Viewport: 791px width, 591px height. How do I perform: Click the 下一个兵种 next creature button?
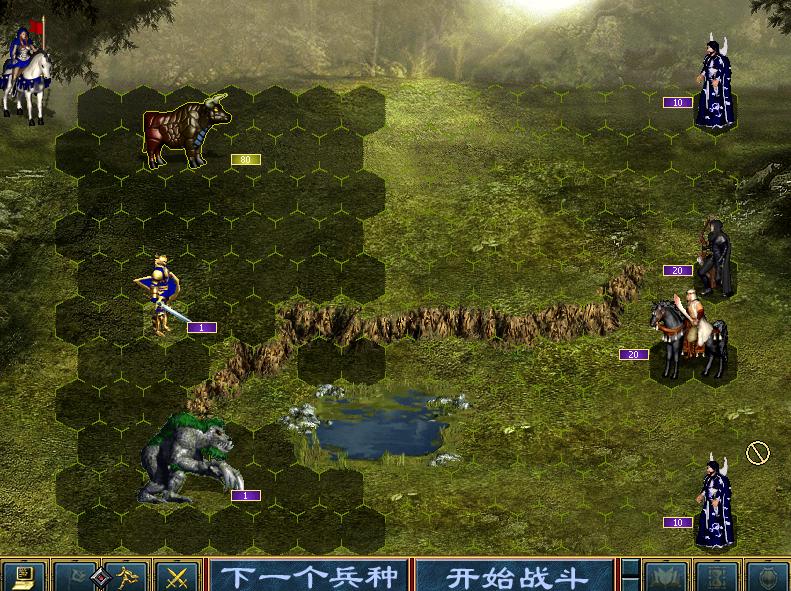pyautogui.click(x=308, y=576)
